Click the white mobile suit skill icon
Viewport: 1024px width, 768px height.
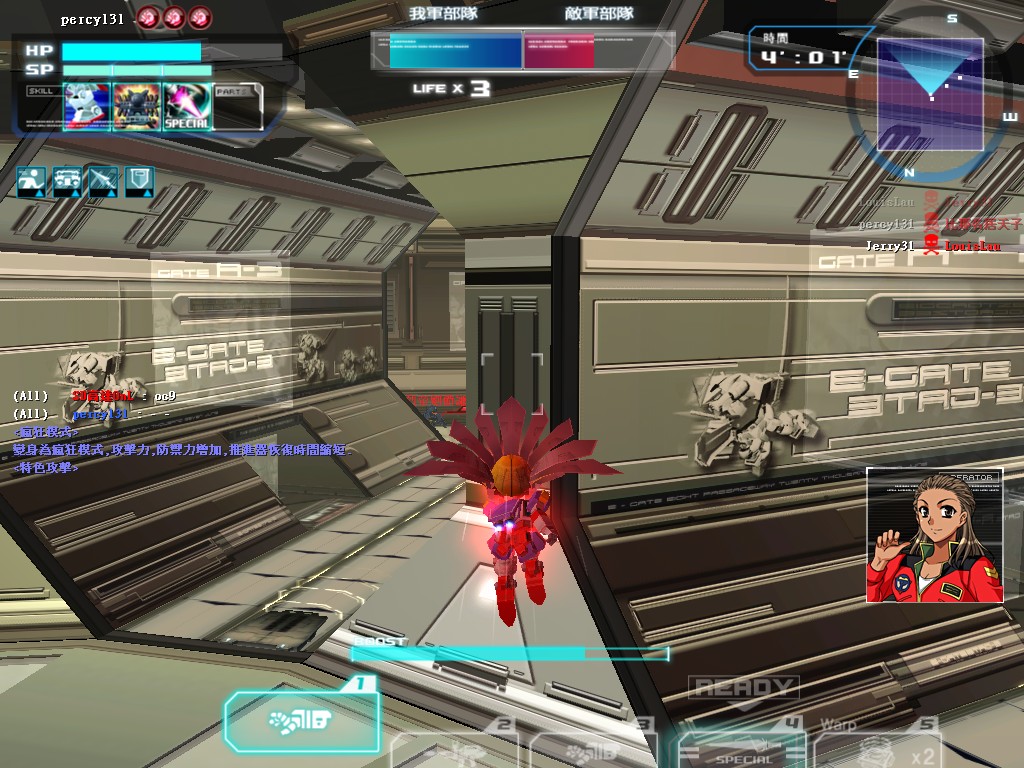(87, 105)
